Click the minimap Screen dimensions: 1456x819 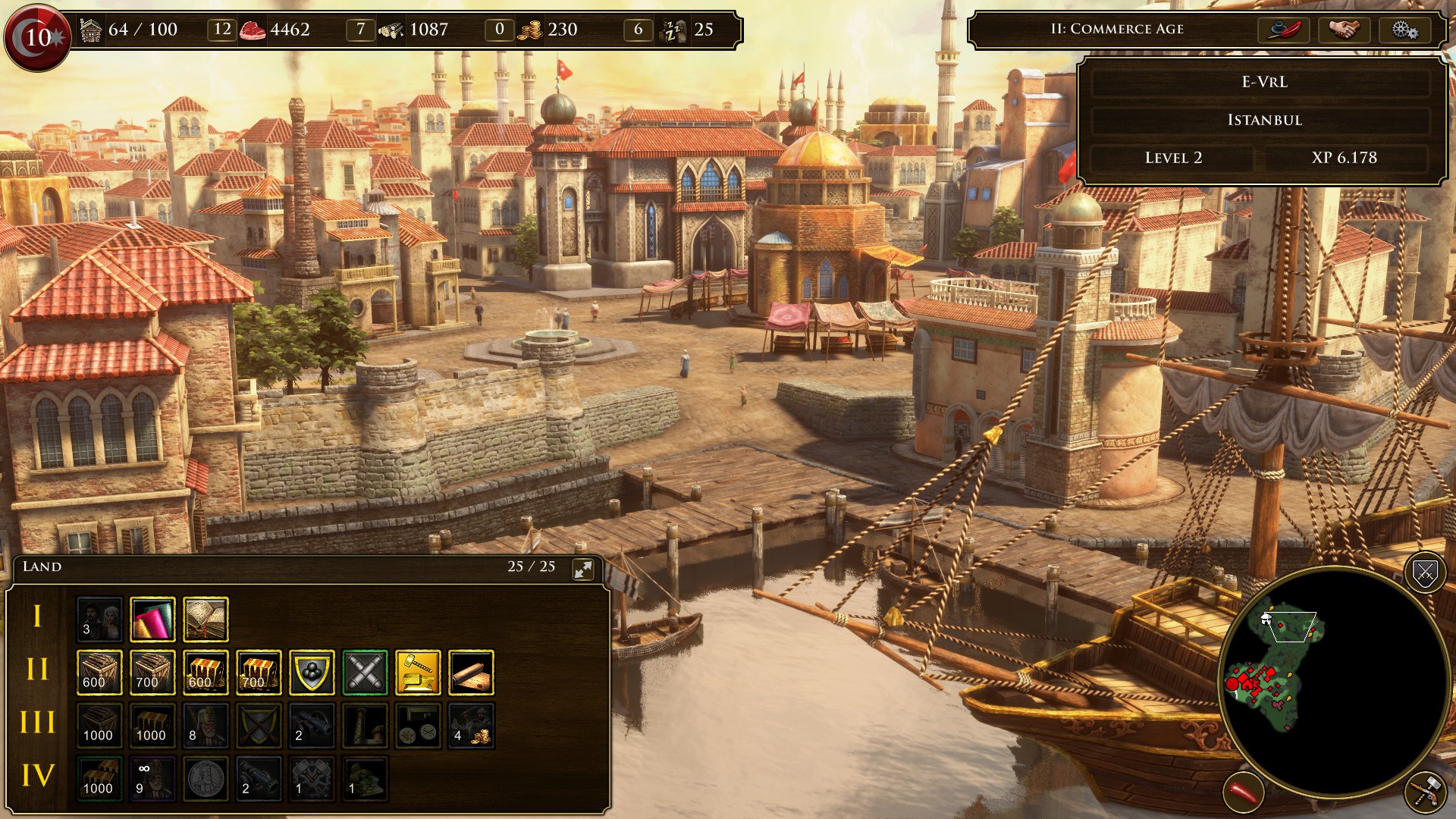[x=1333, y=681]
